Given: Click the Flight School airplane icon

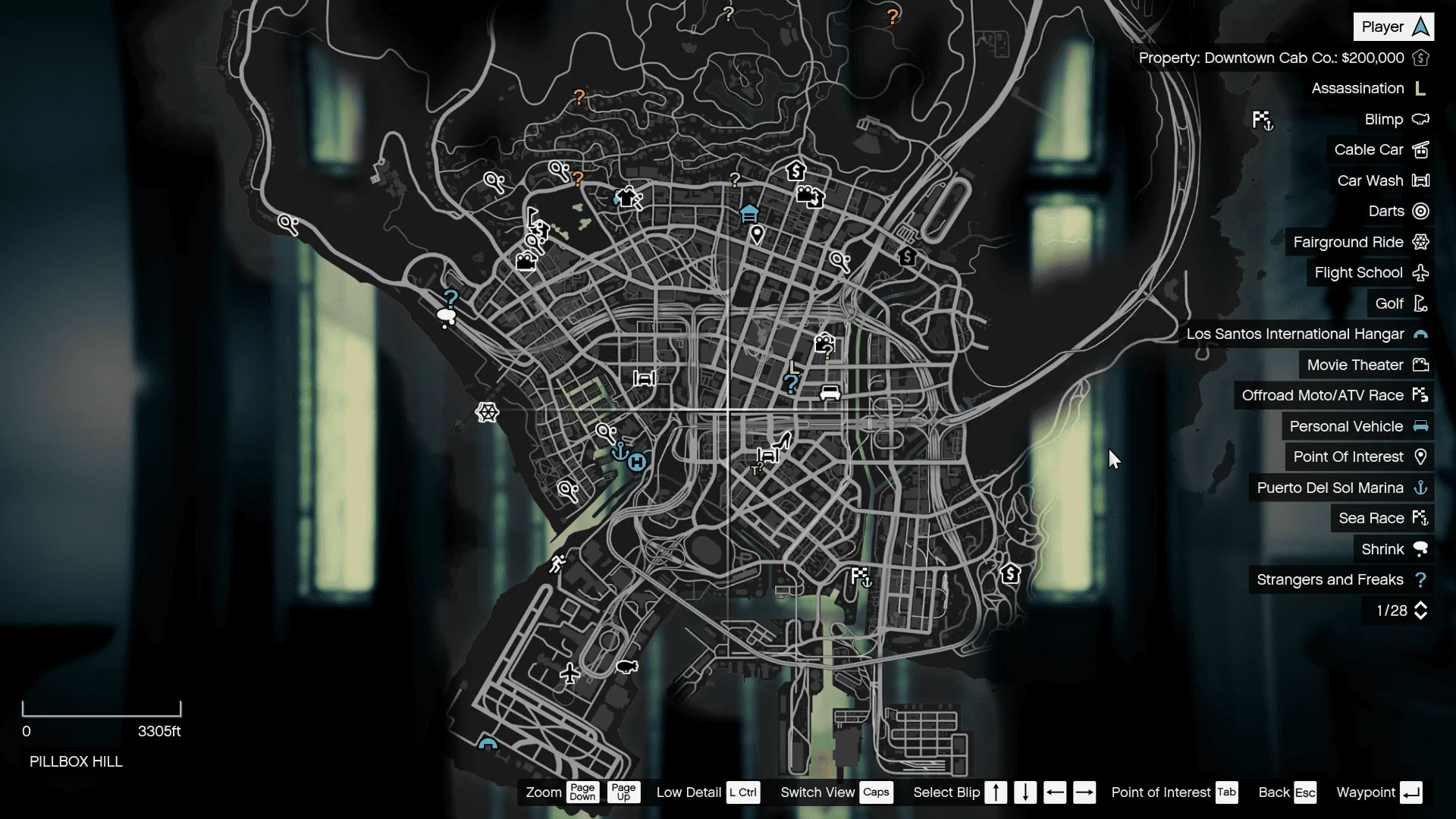Looking at the screenshot, I should [1420, 272].
